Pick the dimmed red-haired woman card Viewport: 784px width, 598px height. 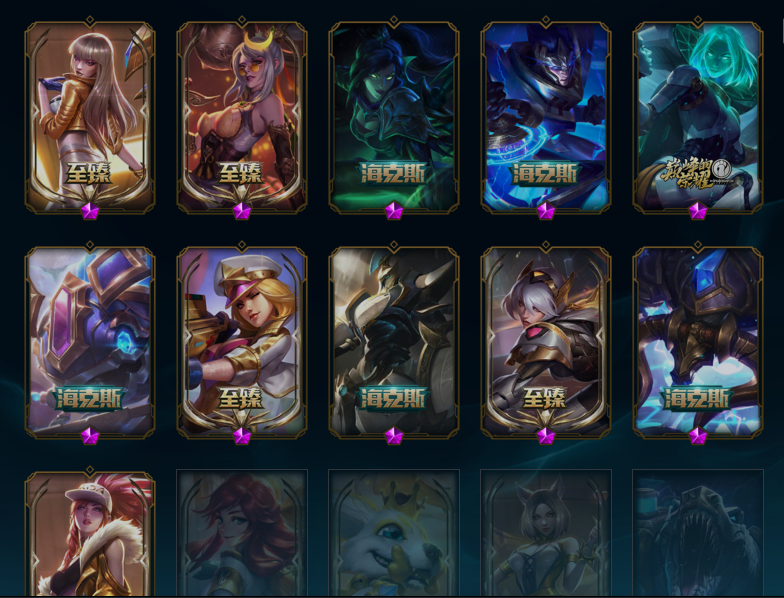pos(242,535)
